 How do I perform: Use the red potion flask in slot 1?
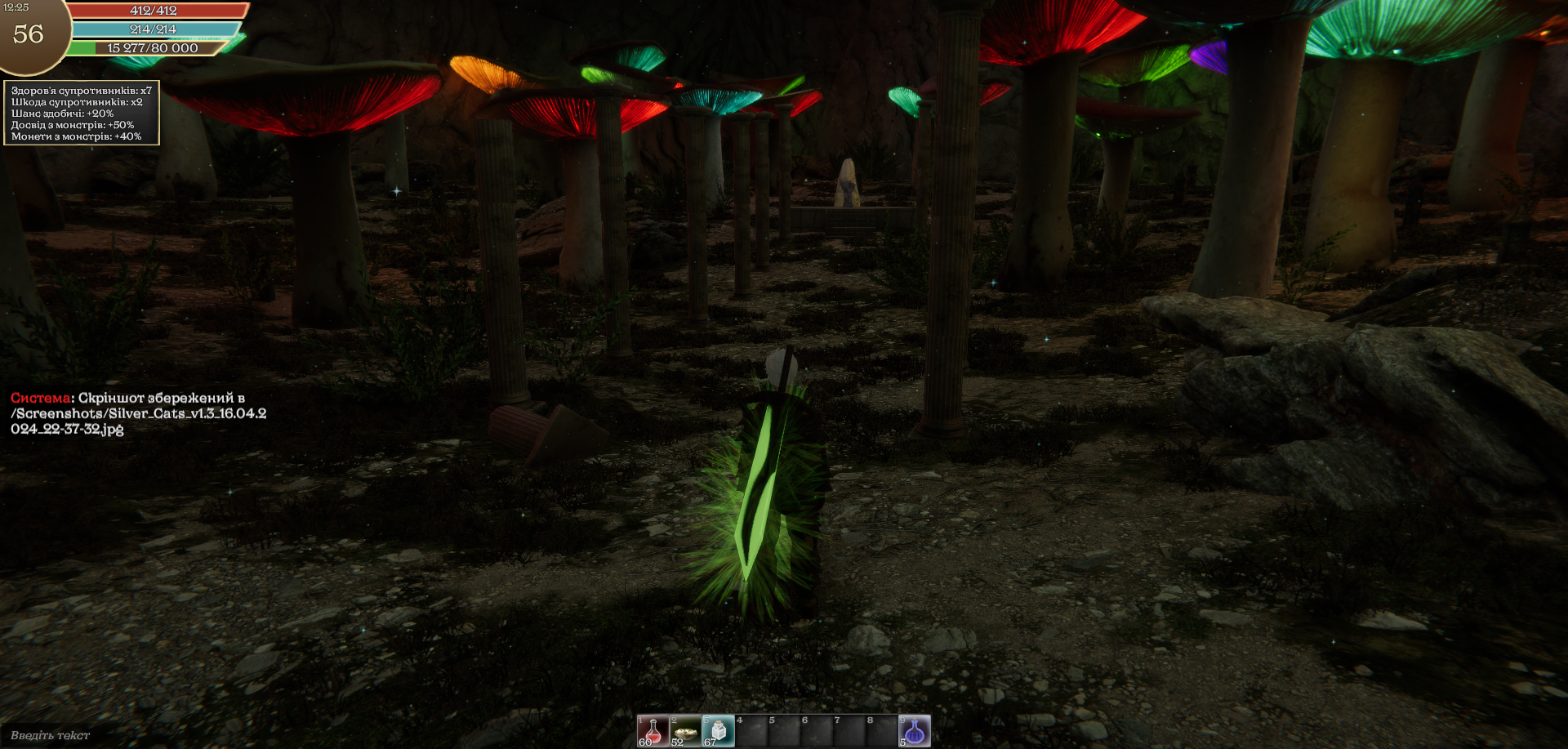(653, 730)
